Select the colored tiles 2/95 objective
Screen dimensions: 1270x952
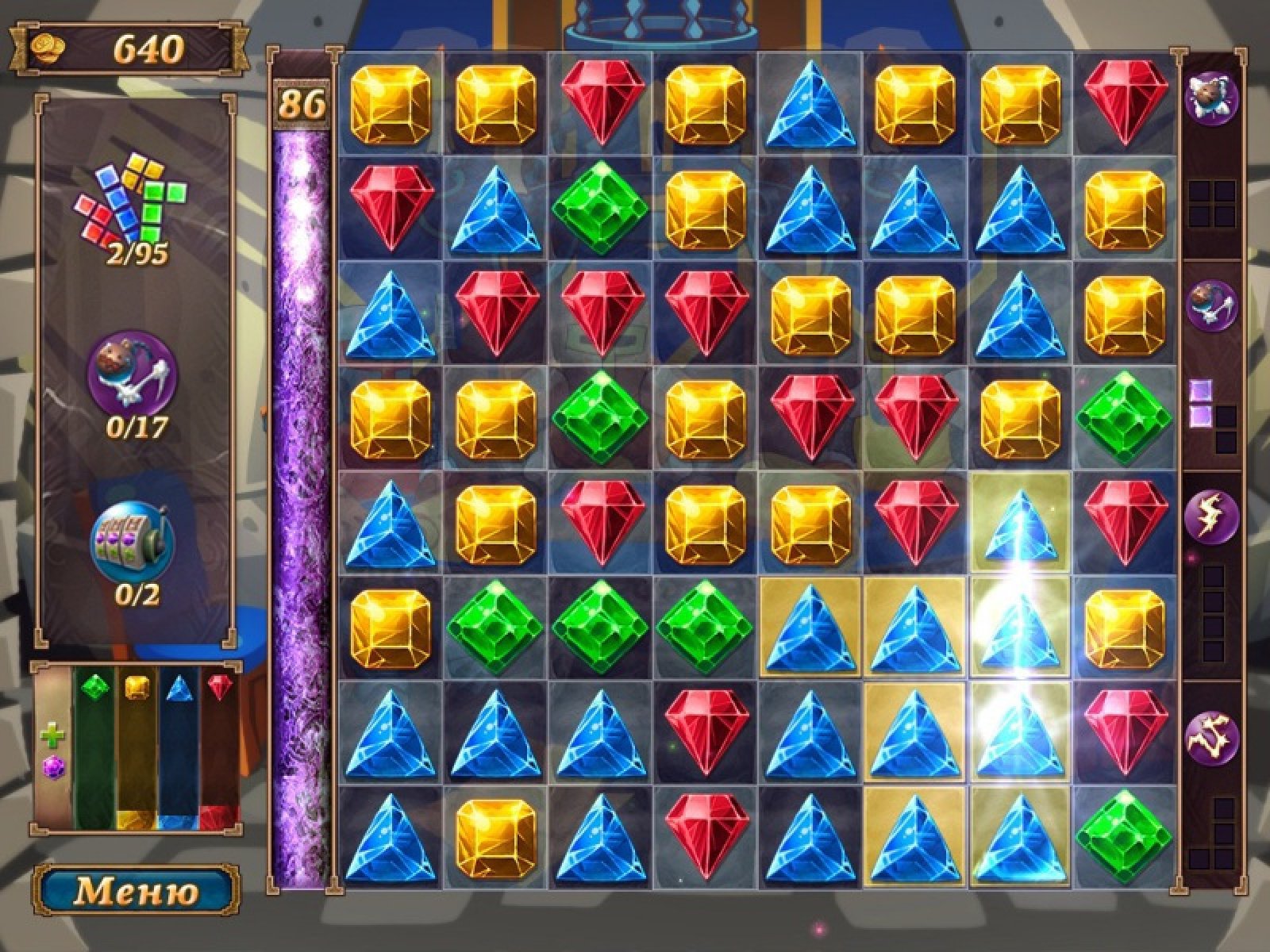coord(133,202)
